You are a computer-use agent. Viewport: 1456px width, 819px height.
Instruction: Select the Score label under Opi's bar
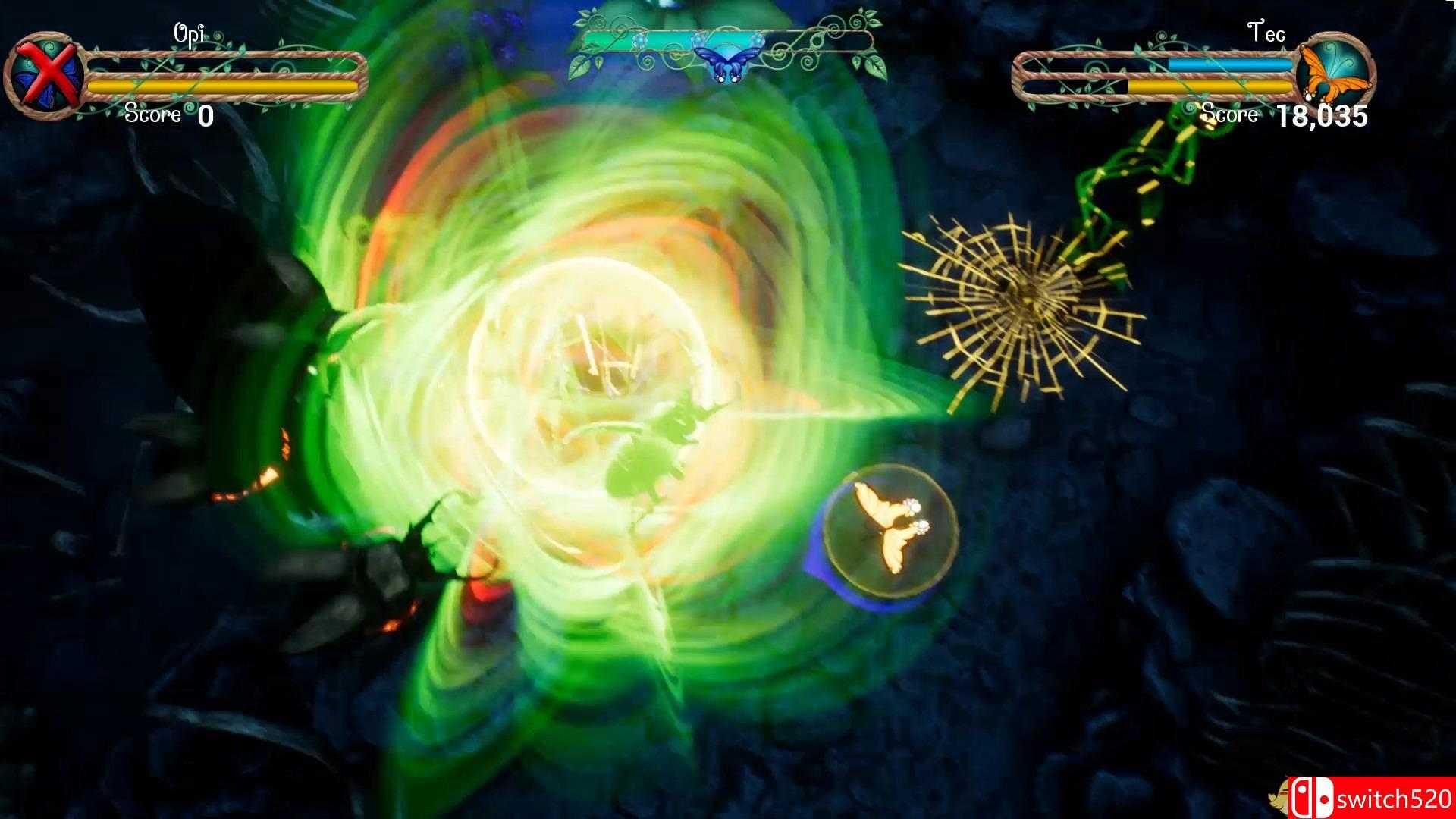(x=154, y=115)
